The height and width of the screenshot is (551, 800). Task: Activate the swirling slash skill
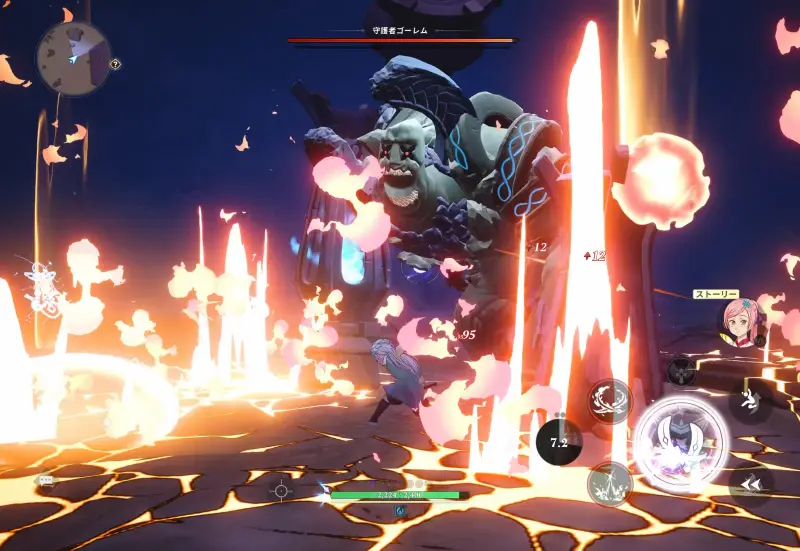(609, 400)
